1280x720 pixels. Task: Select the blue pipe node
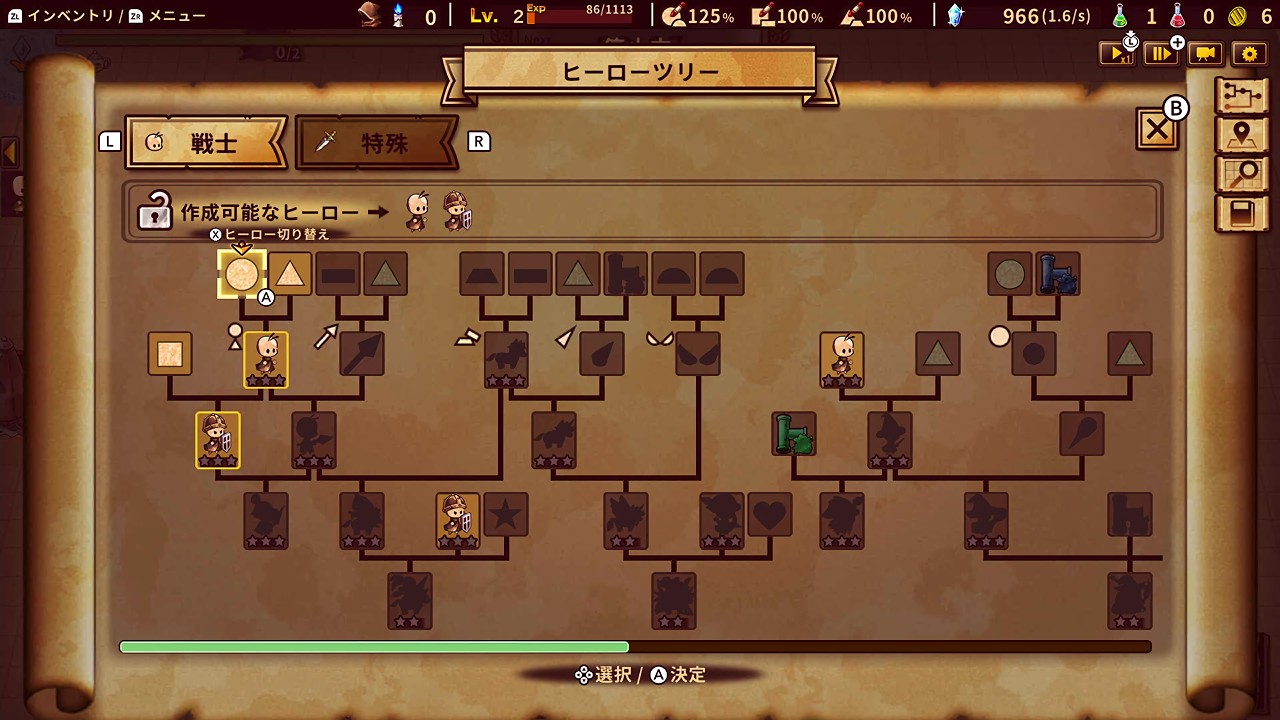click(x=1057, y=274)
